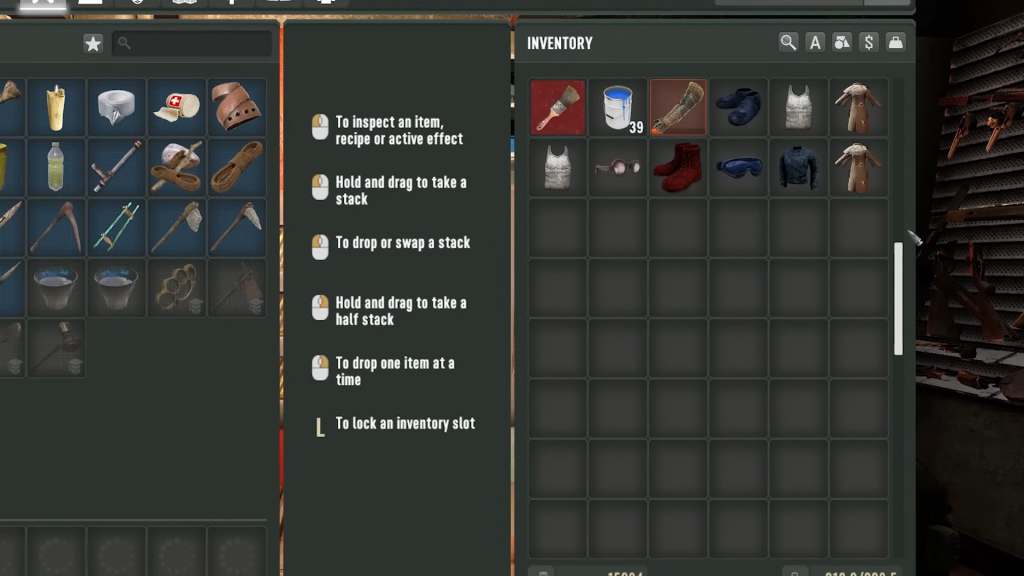Toggle the favorites star filter
This screenshot has width=1024, height=576.
(x=93, y=43)
